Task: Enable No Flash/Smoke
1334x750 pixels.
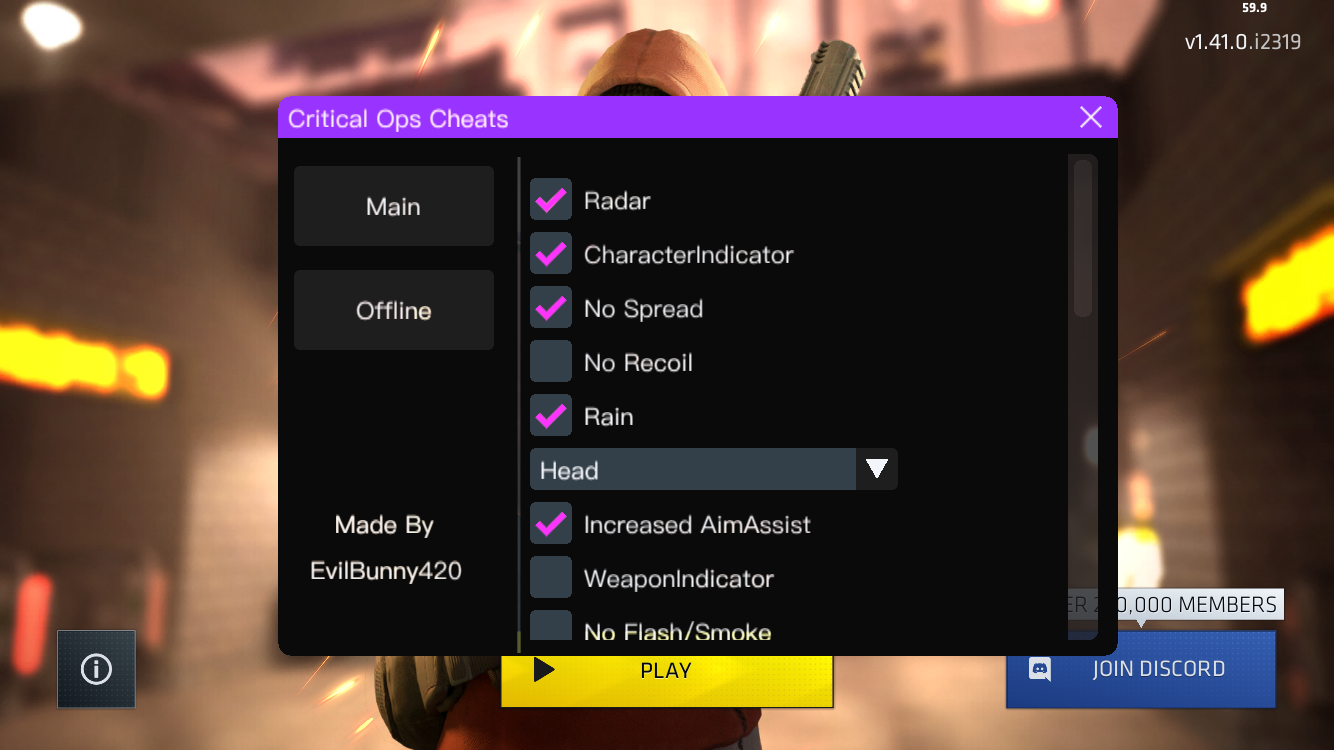Action: coord(550,628)
